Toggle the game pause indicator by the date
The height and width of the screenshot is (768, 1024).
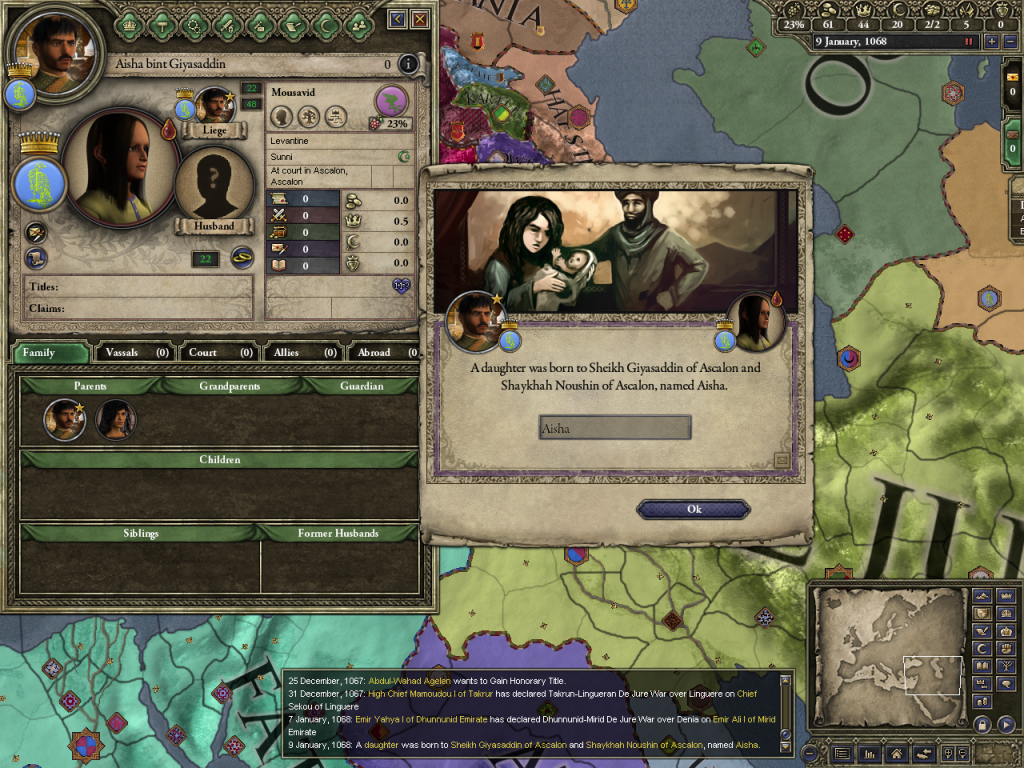point(968,42)
